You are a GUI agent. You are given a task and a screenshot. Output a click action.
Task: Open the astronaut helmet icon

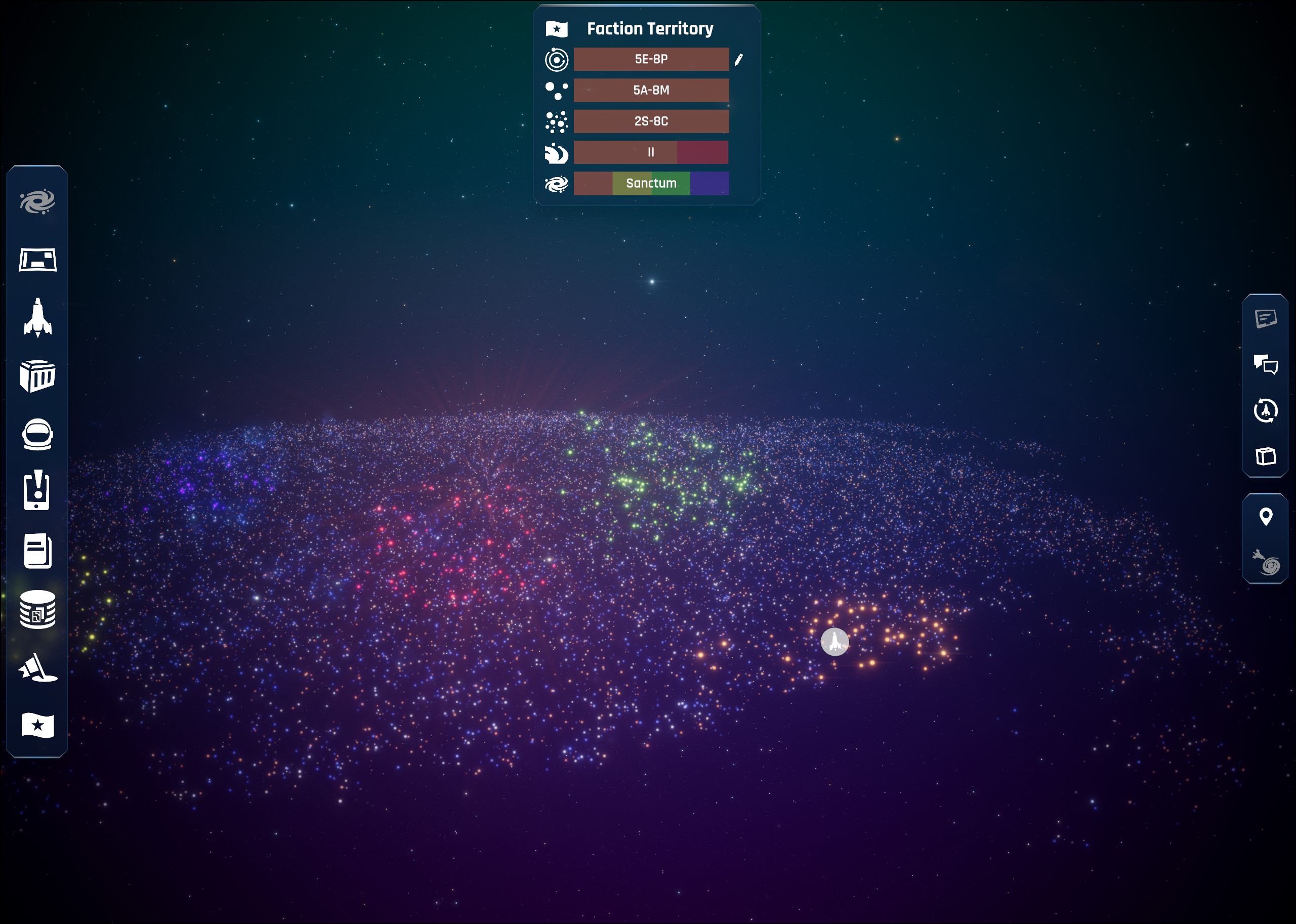click(37, 435)
